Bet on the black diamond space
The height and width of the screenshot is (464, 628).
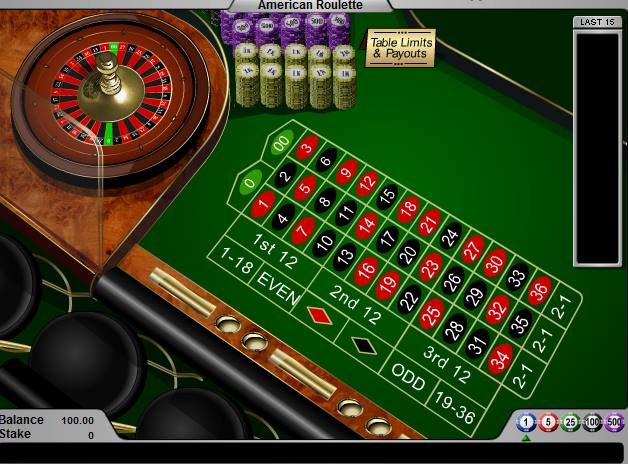tap(363, 345)
